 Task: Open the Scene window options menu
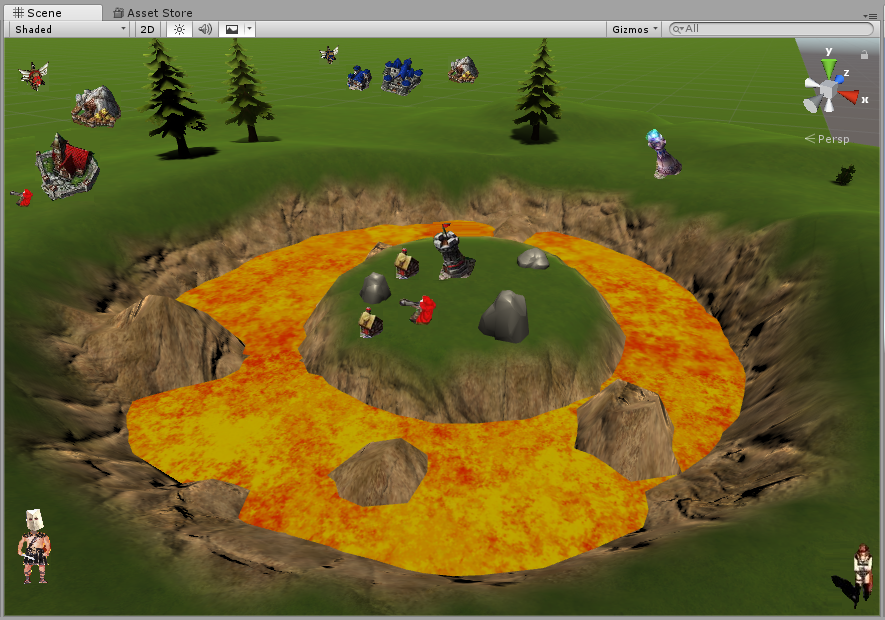tap(870, 15)
